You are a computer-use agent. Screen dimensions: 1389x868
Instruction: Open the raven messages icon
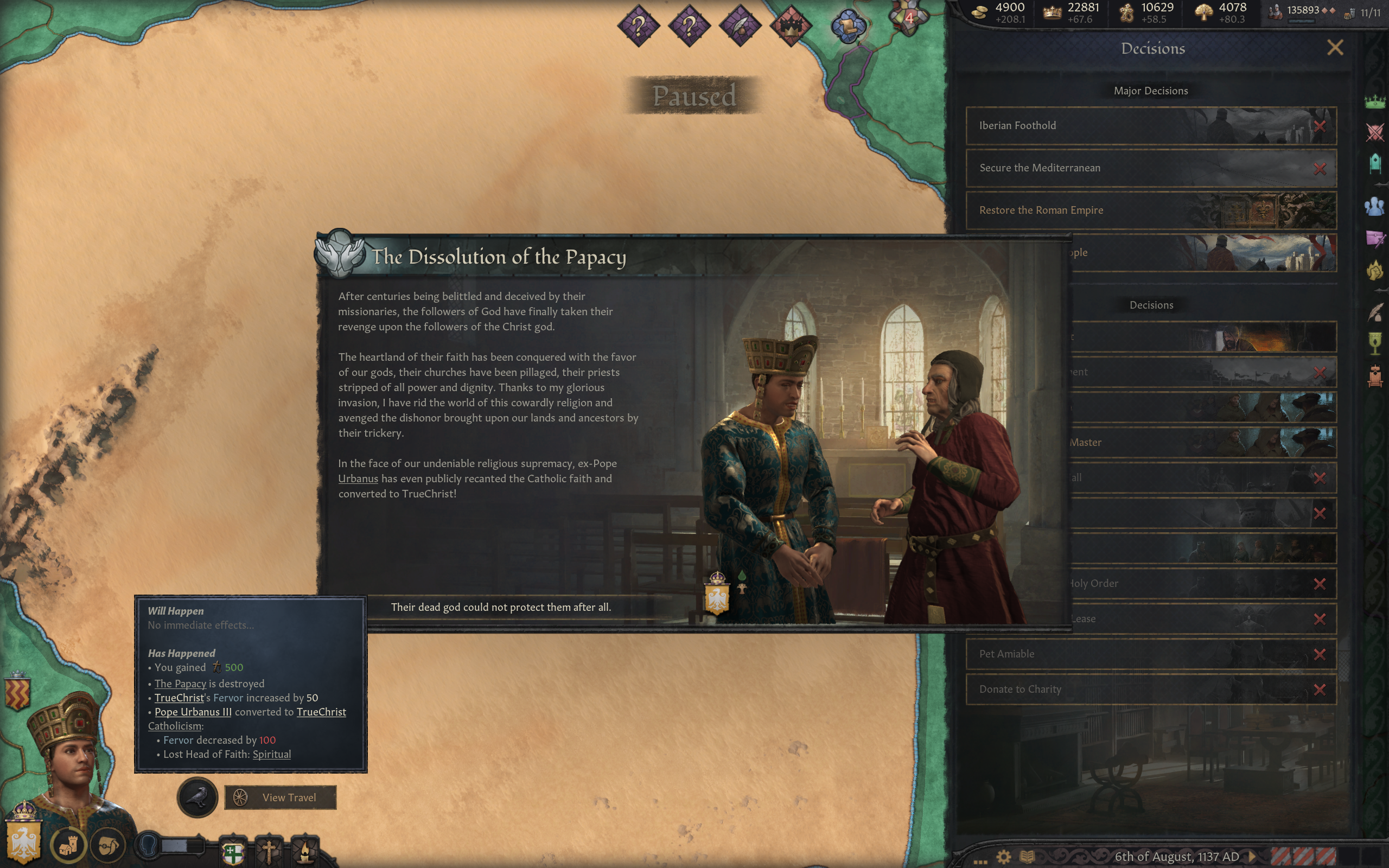[197, 797]
